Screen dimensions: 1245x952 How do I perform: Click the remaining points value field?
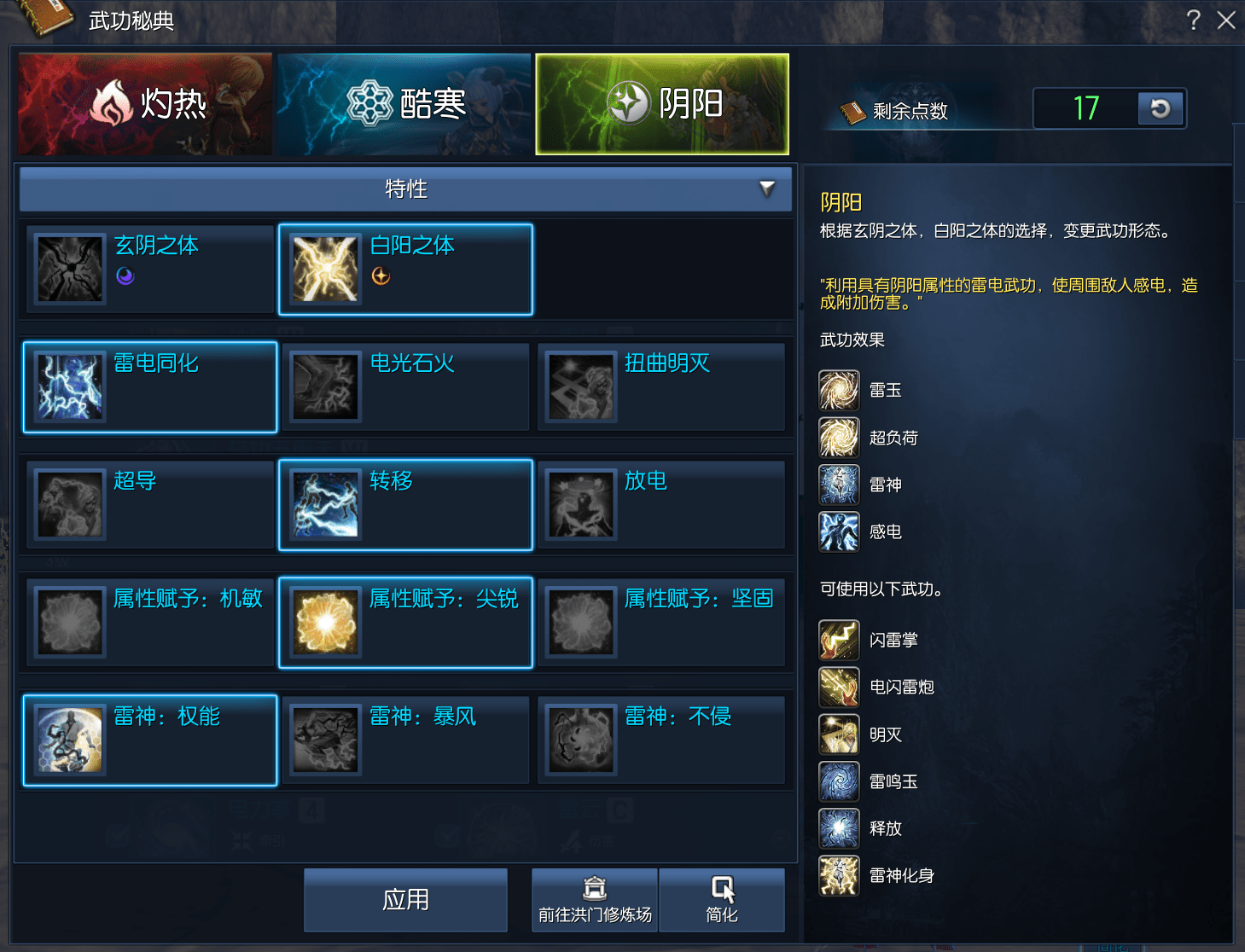click(x=1085, y=109)
